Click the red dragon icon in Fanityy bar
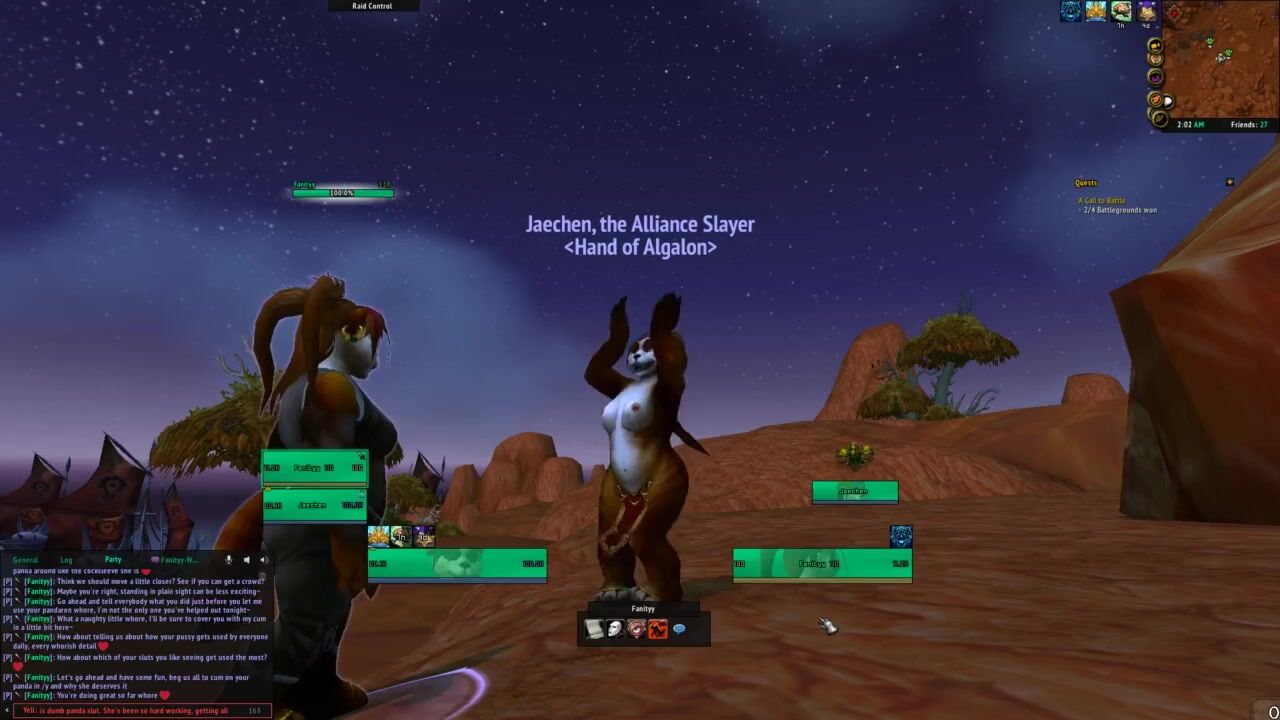1280x720 pixels. (x=658, y=629)
